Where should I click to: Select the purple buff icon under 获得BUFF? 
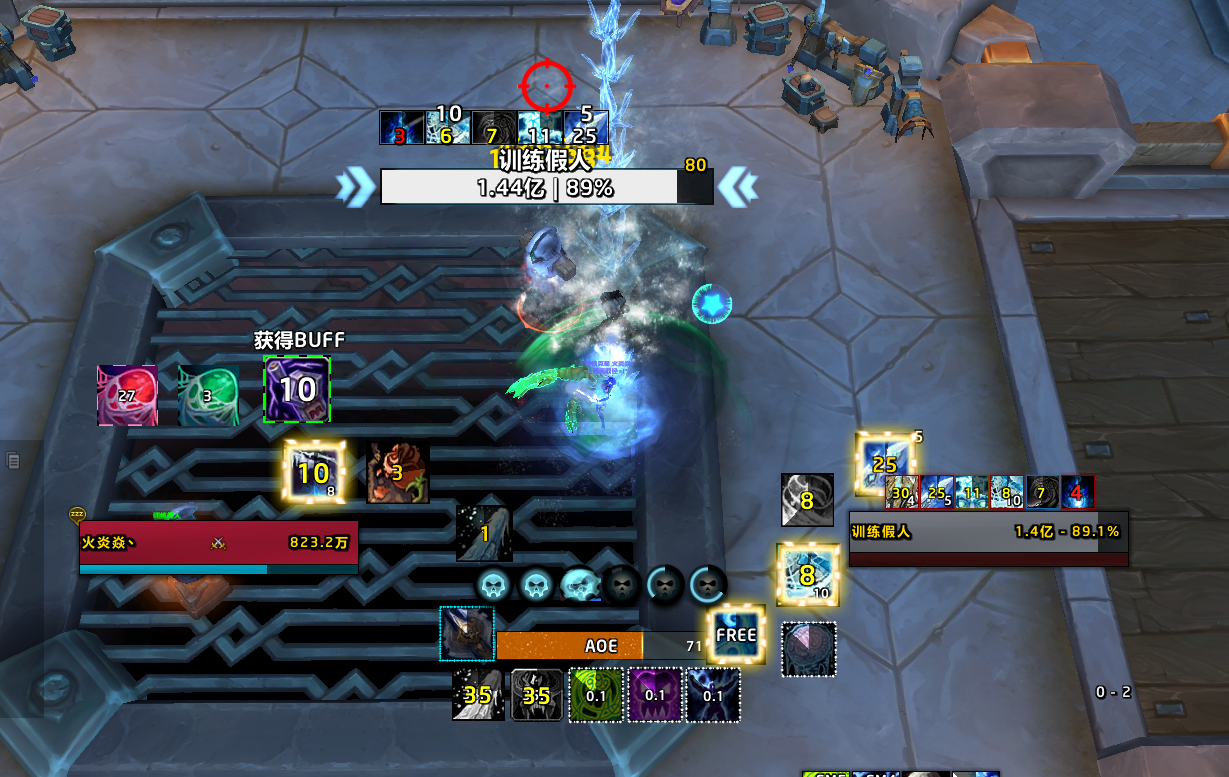click(297, 389)
